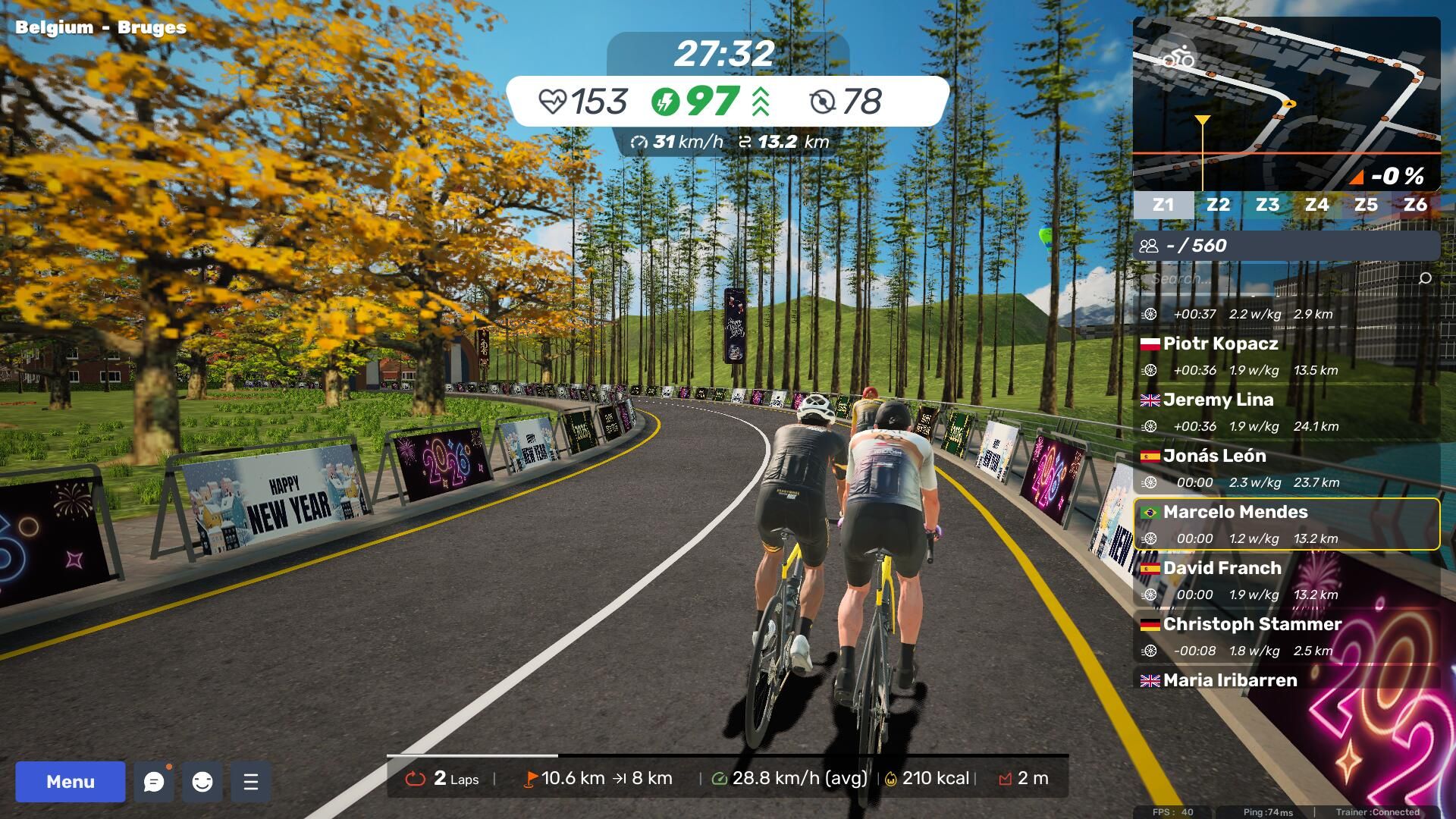Switch to the Z6 zone tab
The width and height of the screenshot is (1456, 819).
pyautogui.click(x=1415, y=205)
